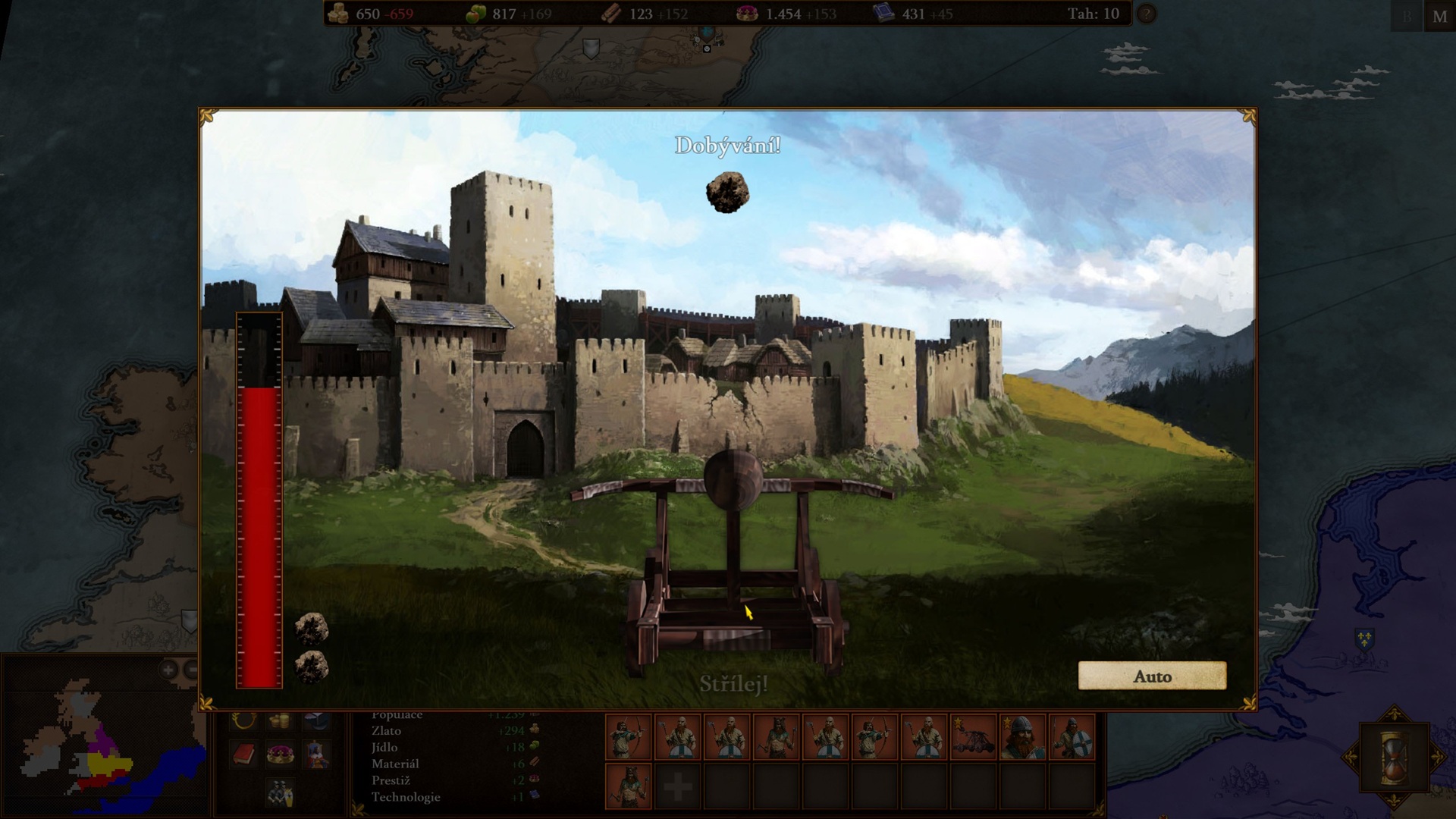1456x819 pixels.
Task: Click the dimmed B button
Action: coord(1407,17)
